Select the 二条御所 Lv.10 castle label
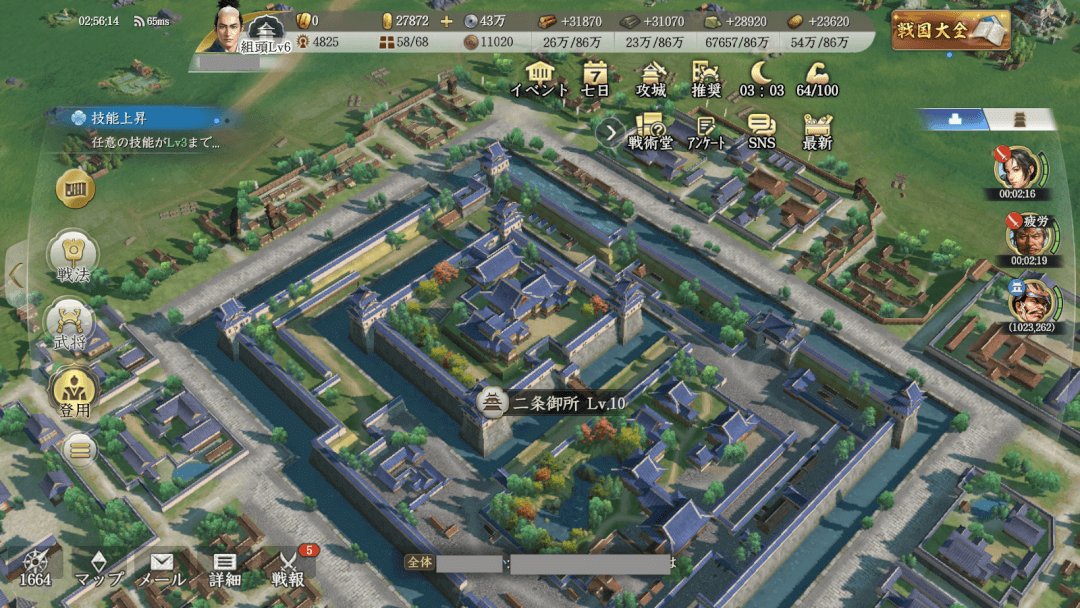This screenshot has width=1080, height=608. pyautogui.click(x=553, y=403)
